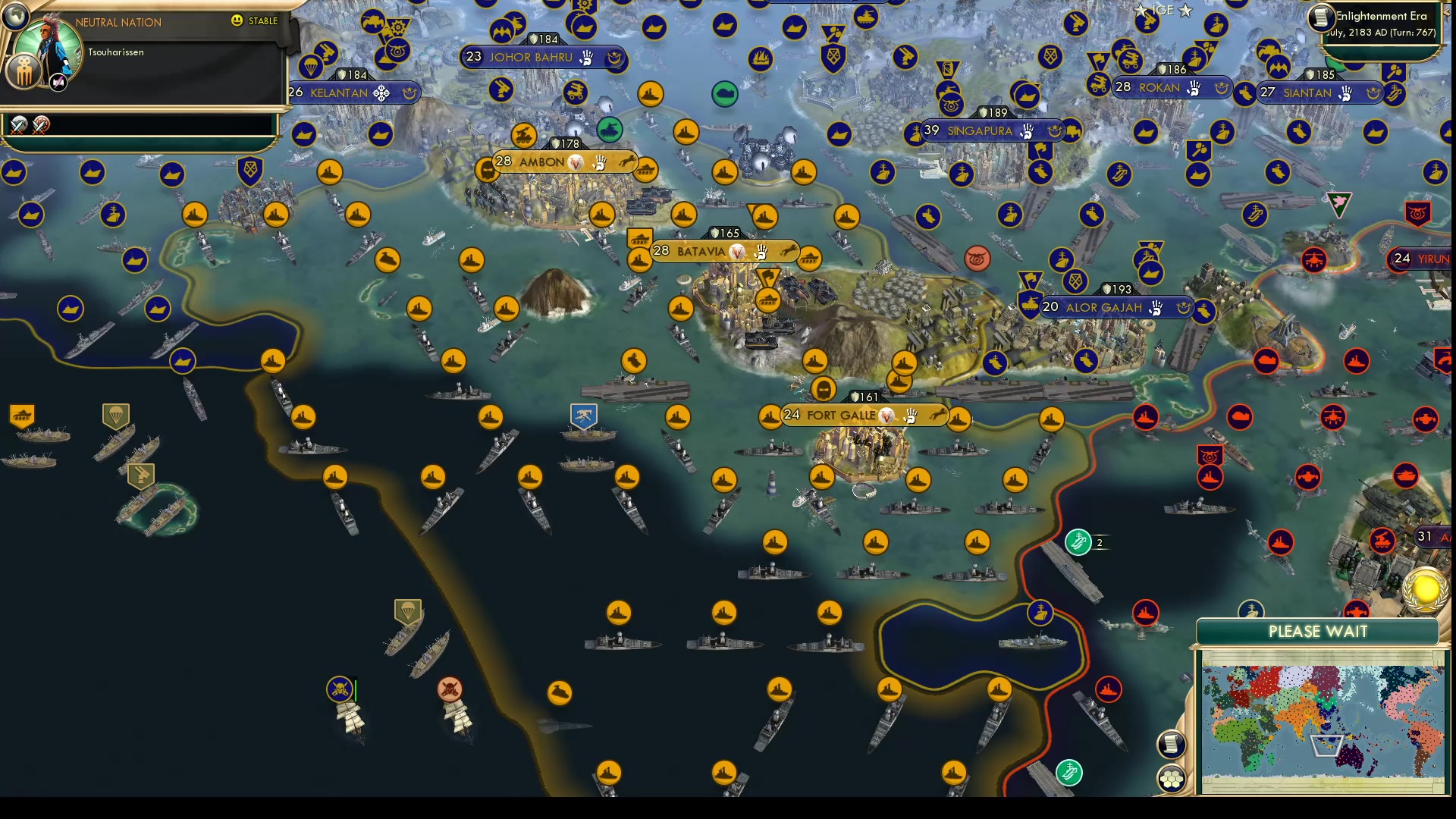Screen dimensions: 1456x819
Task: Open the Batavia city banner
Action: 701,250
